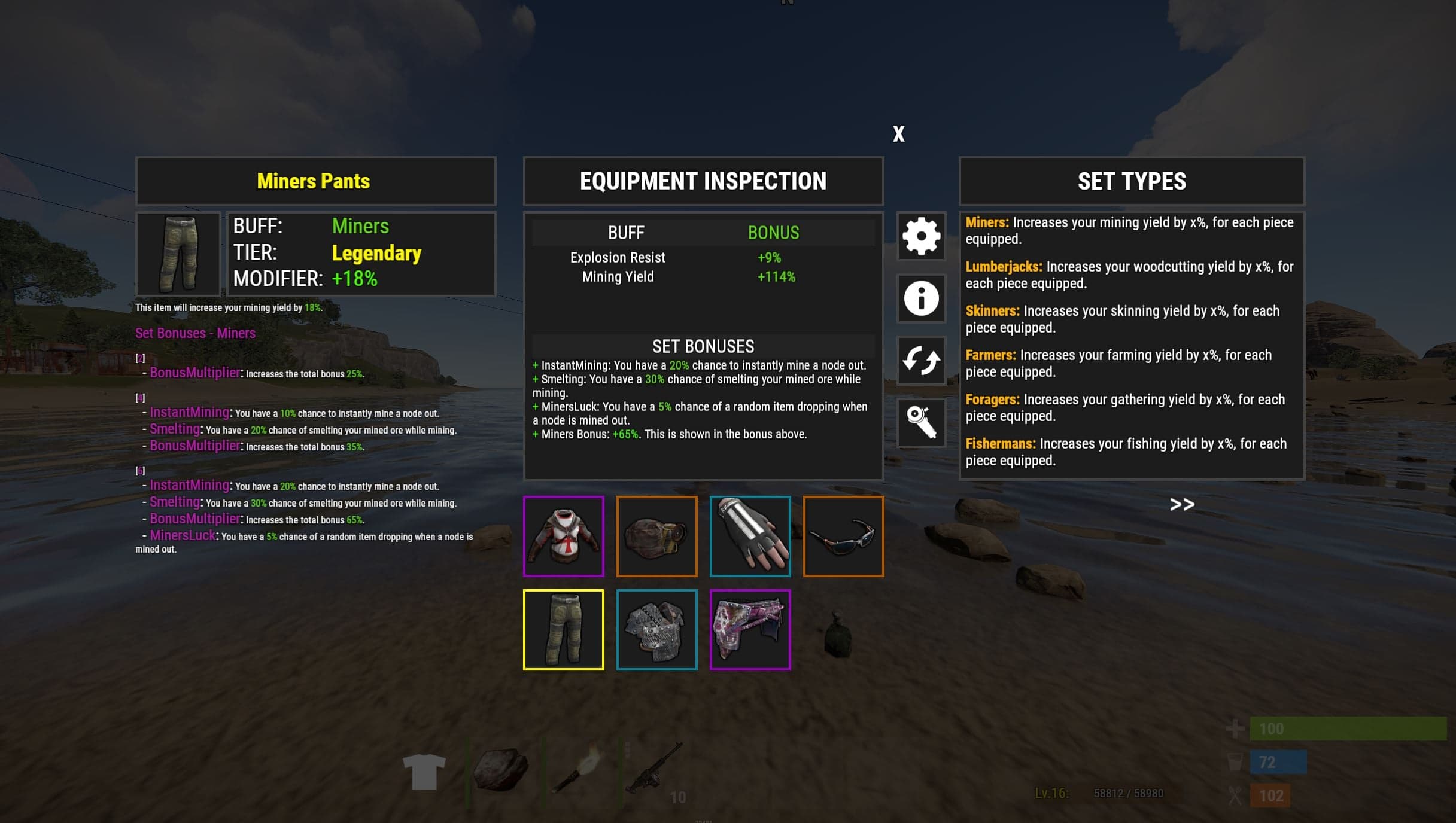
Task: Open the settings gear icon
Action: pos(920,237)
